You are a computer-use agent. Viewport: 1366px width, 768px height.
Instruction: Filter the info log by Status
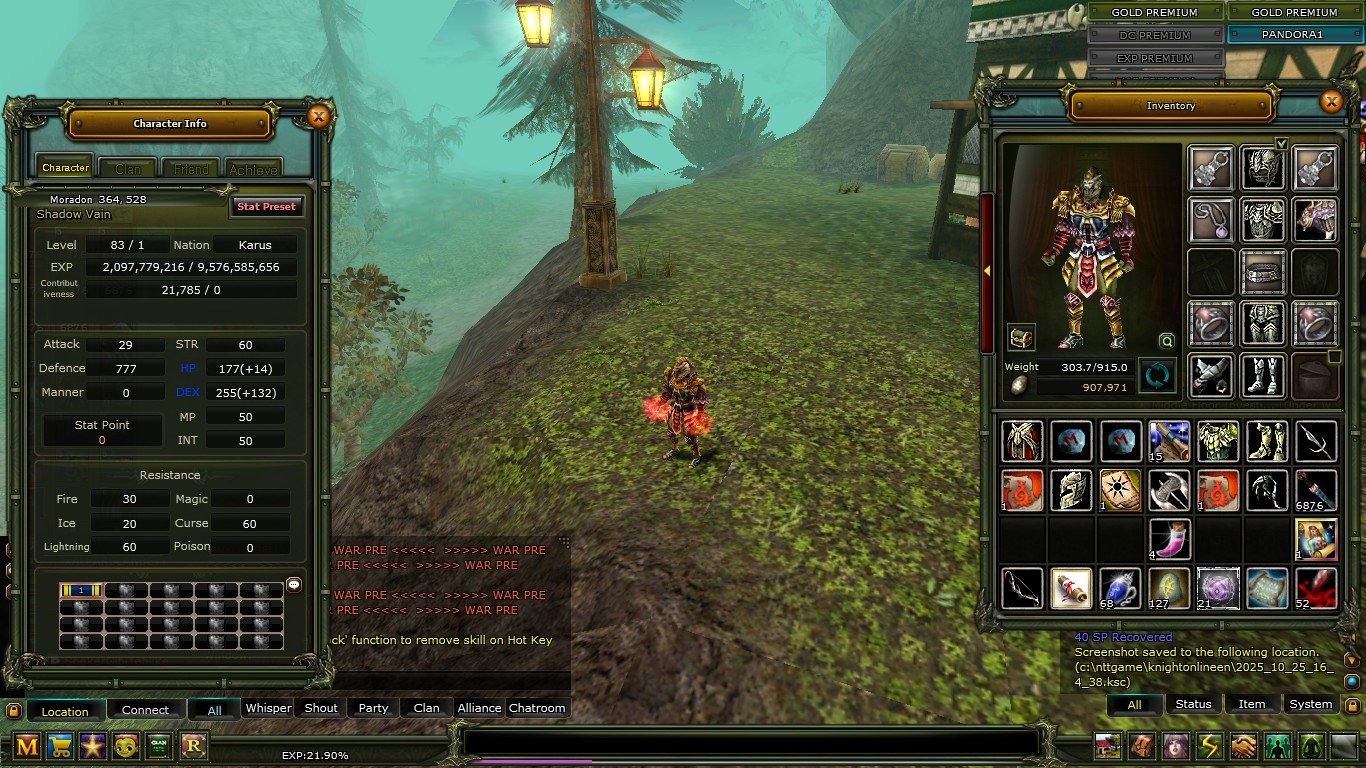1193,704
